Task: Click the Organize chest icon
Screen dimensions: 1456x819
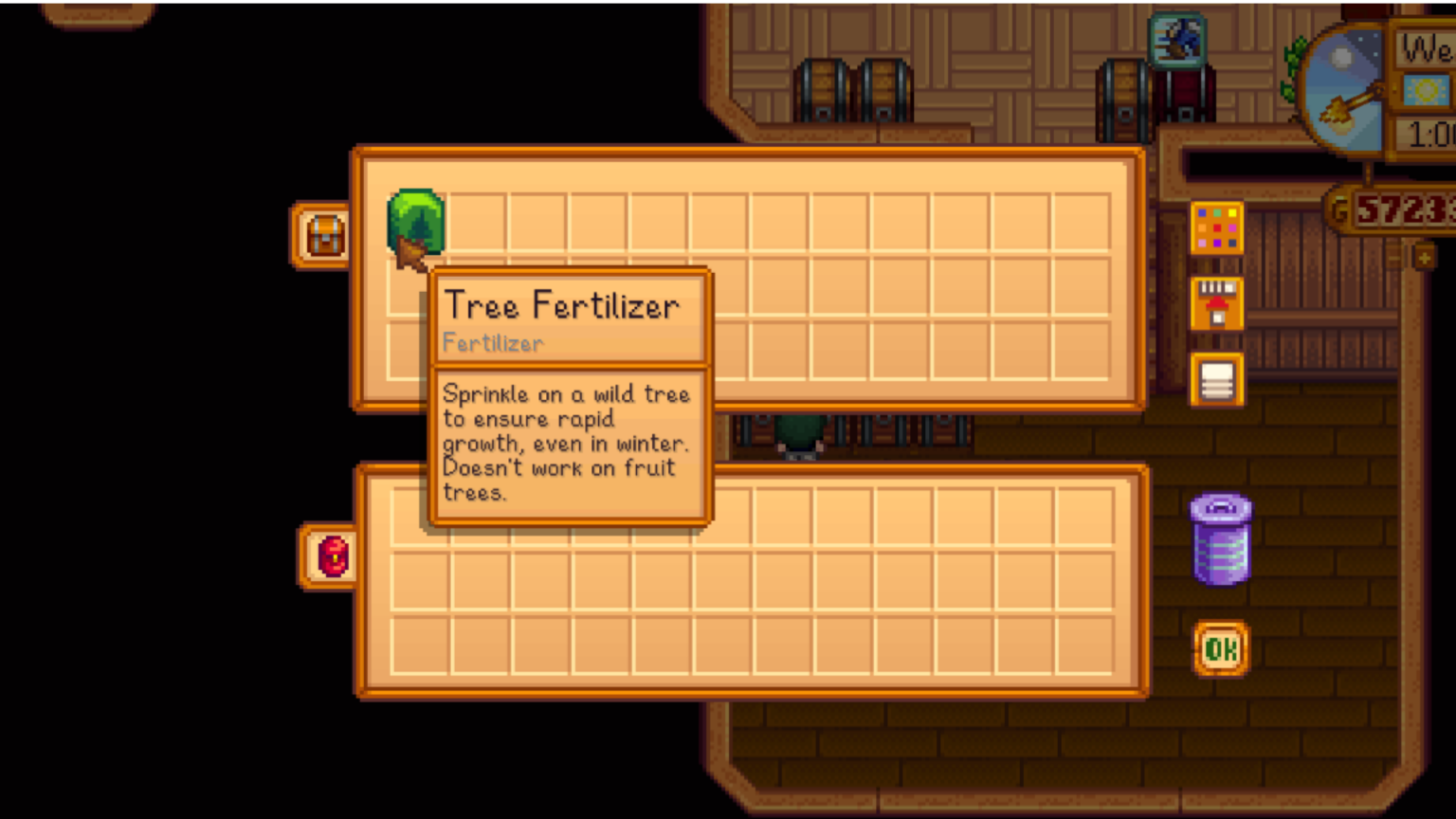Action: pyautogui.click(x=1218, y=380)
